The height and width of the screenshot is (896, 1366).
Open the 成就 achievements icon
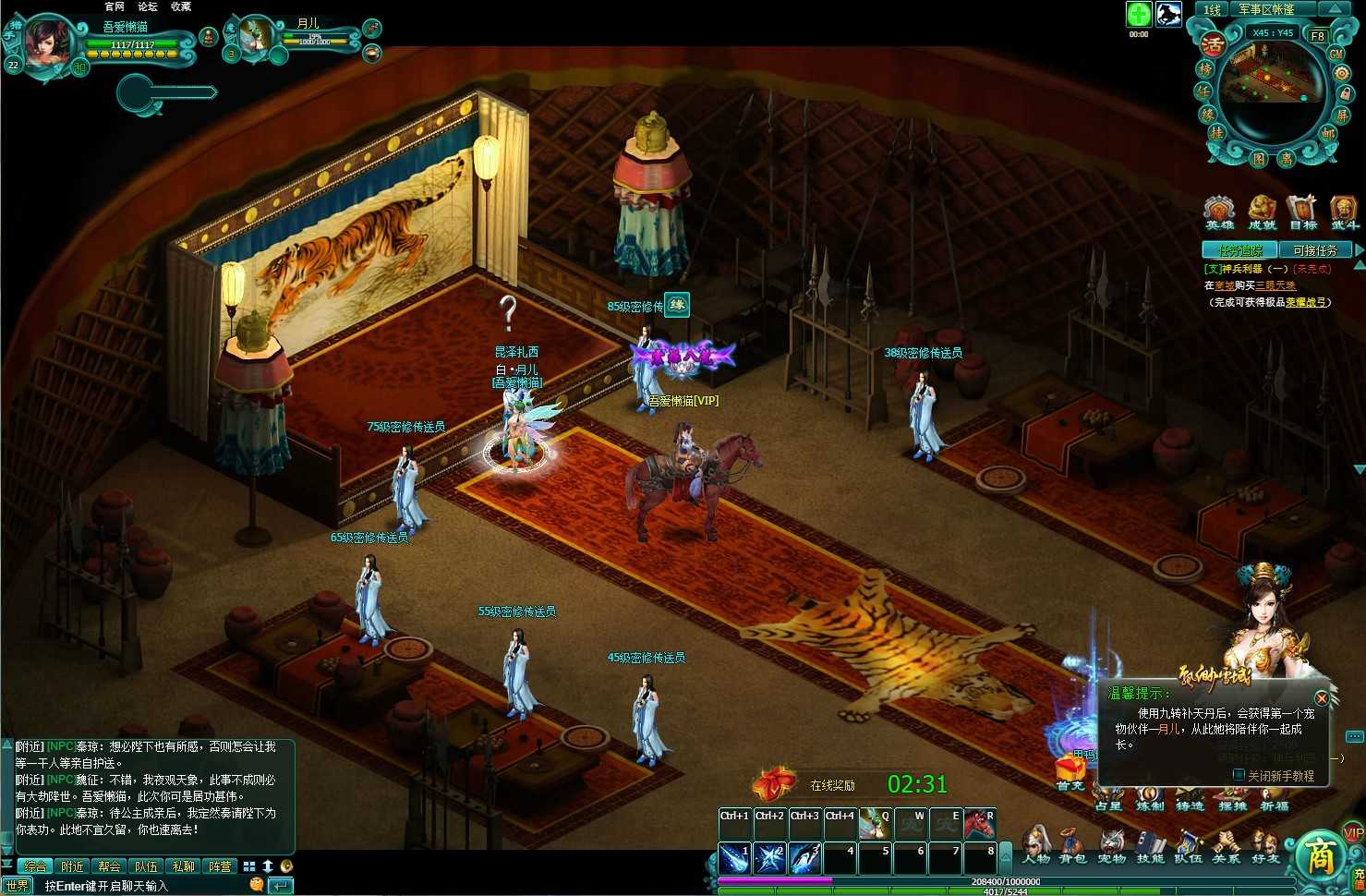[x=1262, y=212]
